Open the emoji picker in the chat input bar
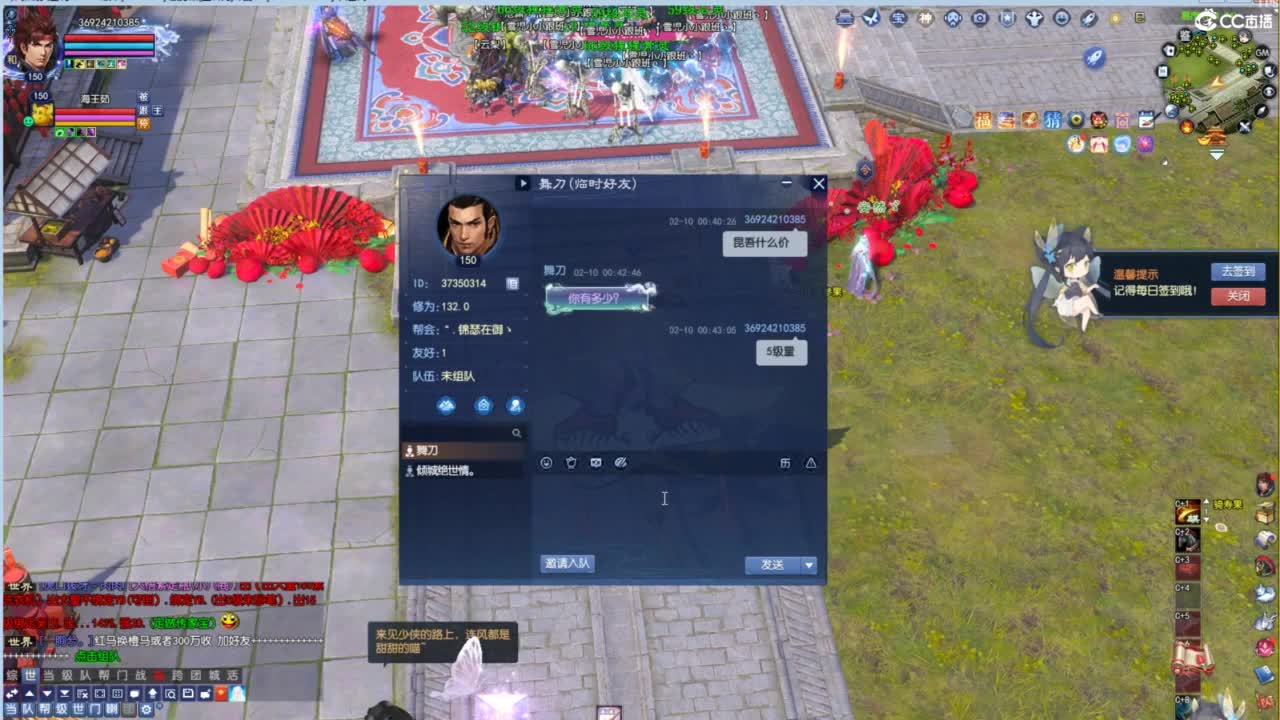The image size is (1280, 720). (546, 463)
